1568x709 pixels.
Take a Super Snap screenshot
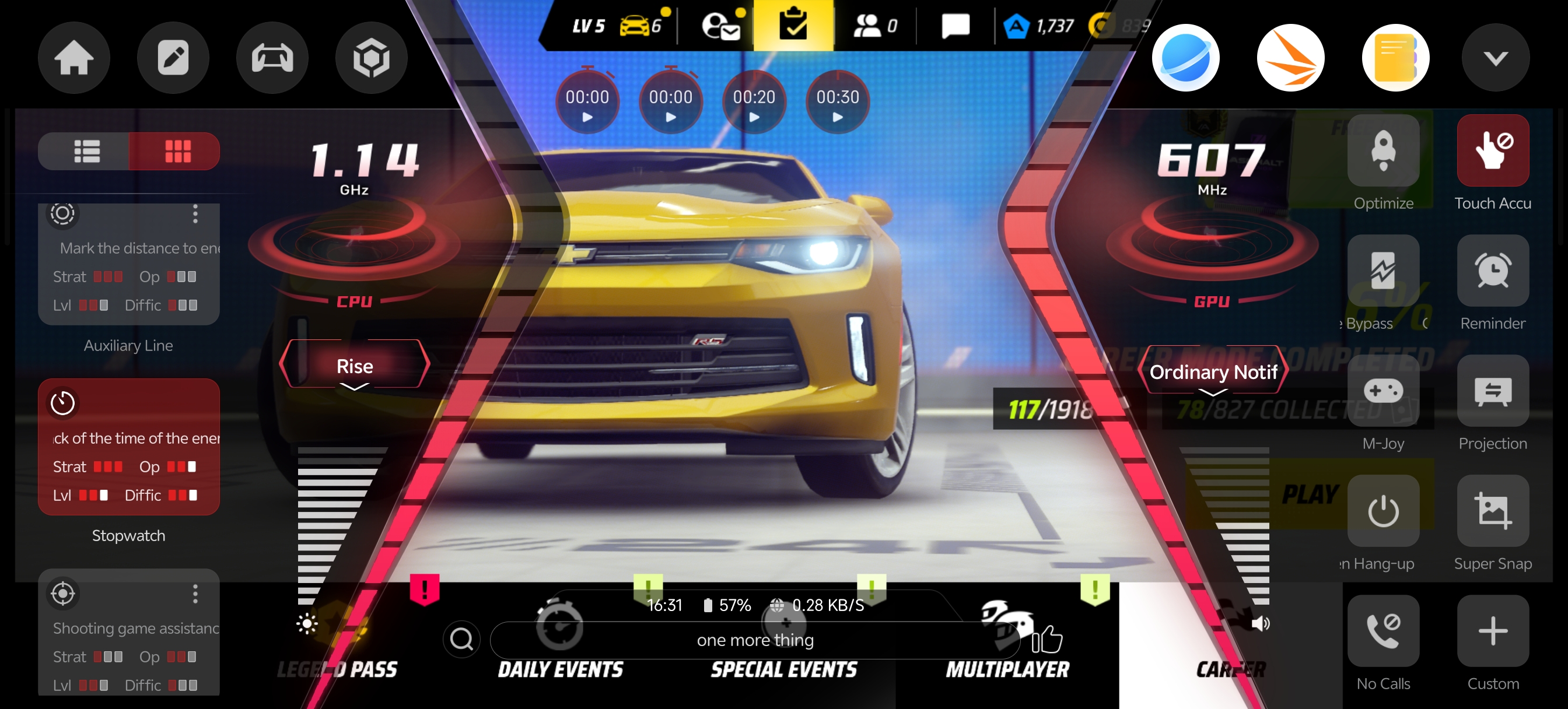click(x=1493, y=511)
